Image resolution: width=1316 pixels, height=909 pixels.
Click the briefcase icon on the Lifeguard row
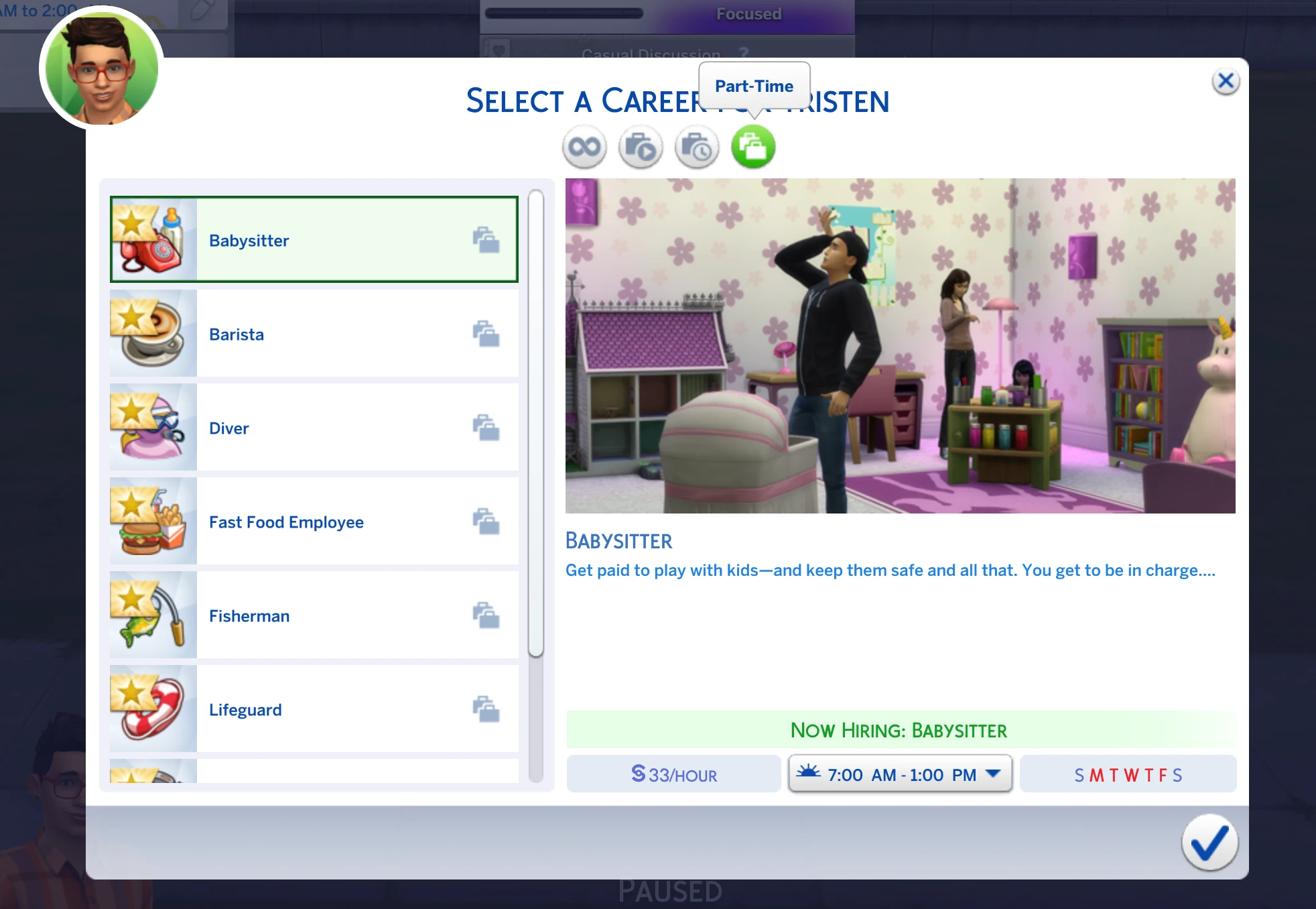coord(486,708)
